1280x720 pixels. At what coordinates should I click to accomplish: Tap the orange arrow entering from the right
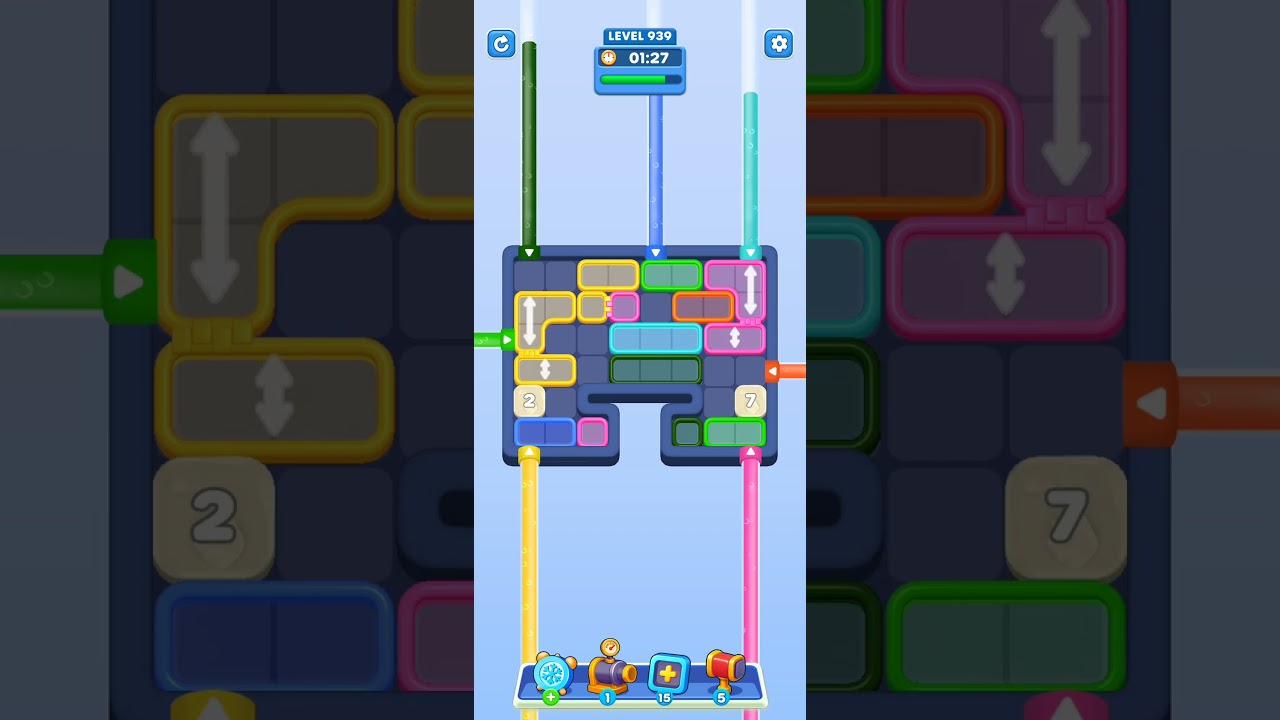tap(773, 371)
